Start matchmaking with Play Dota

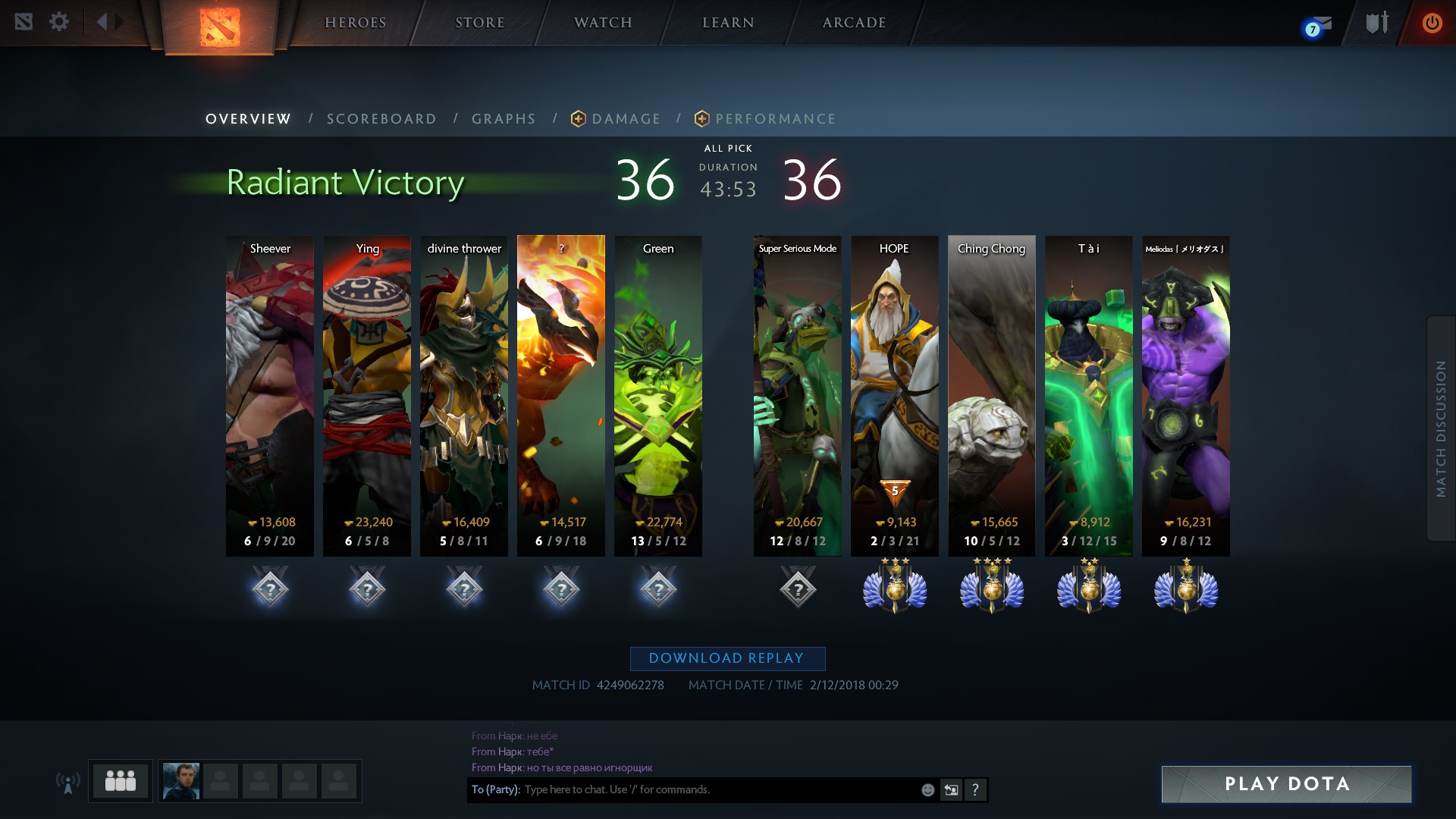click(1286, 784)
